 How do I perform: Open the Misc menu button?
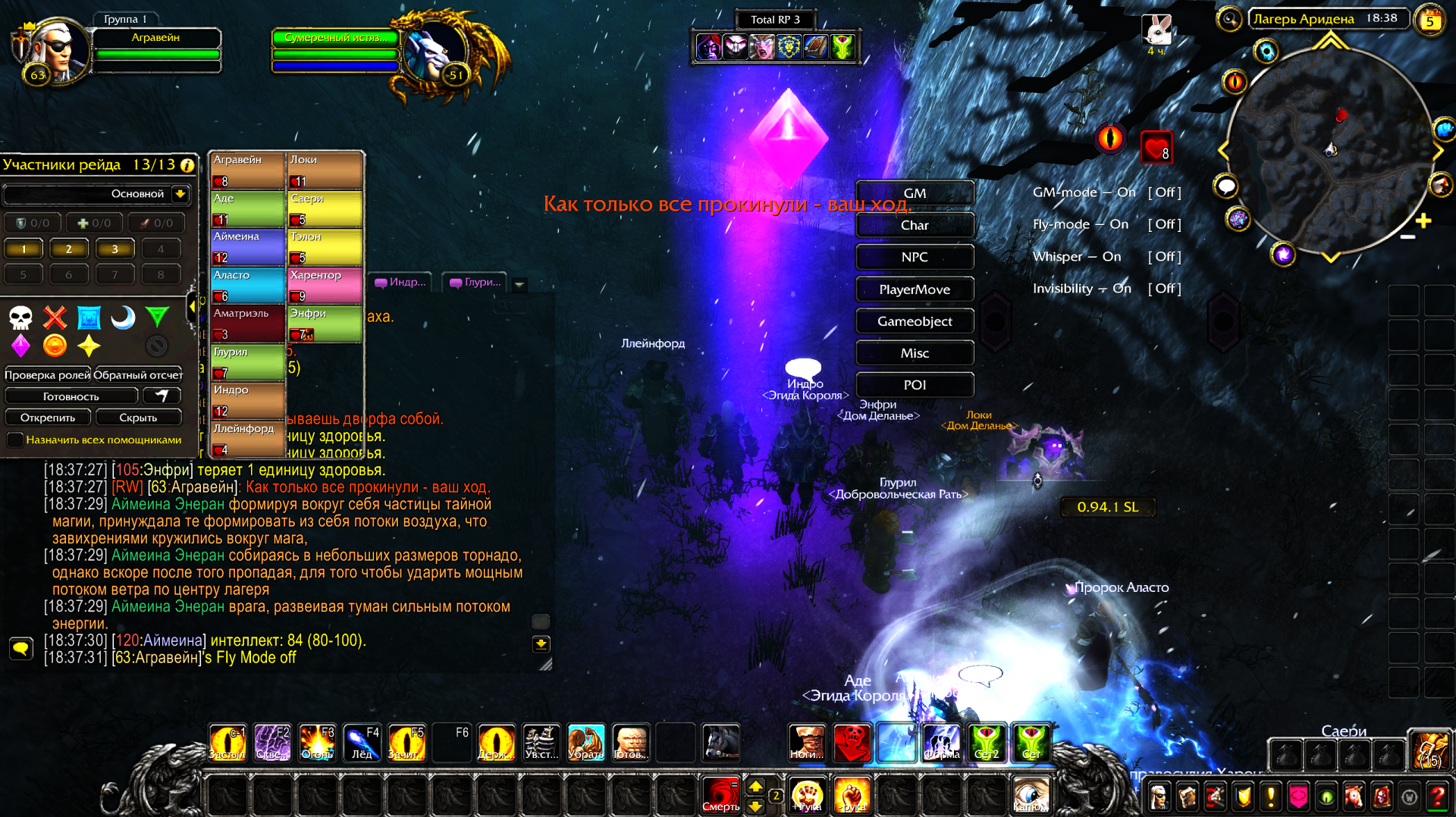[x=915, y=353]
